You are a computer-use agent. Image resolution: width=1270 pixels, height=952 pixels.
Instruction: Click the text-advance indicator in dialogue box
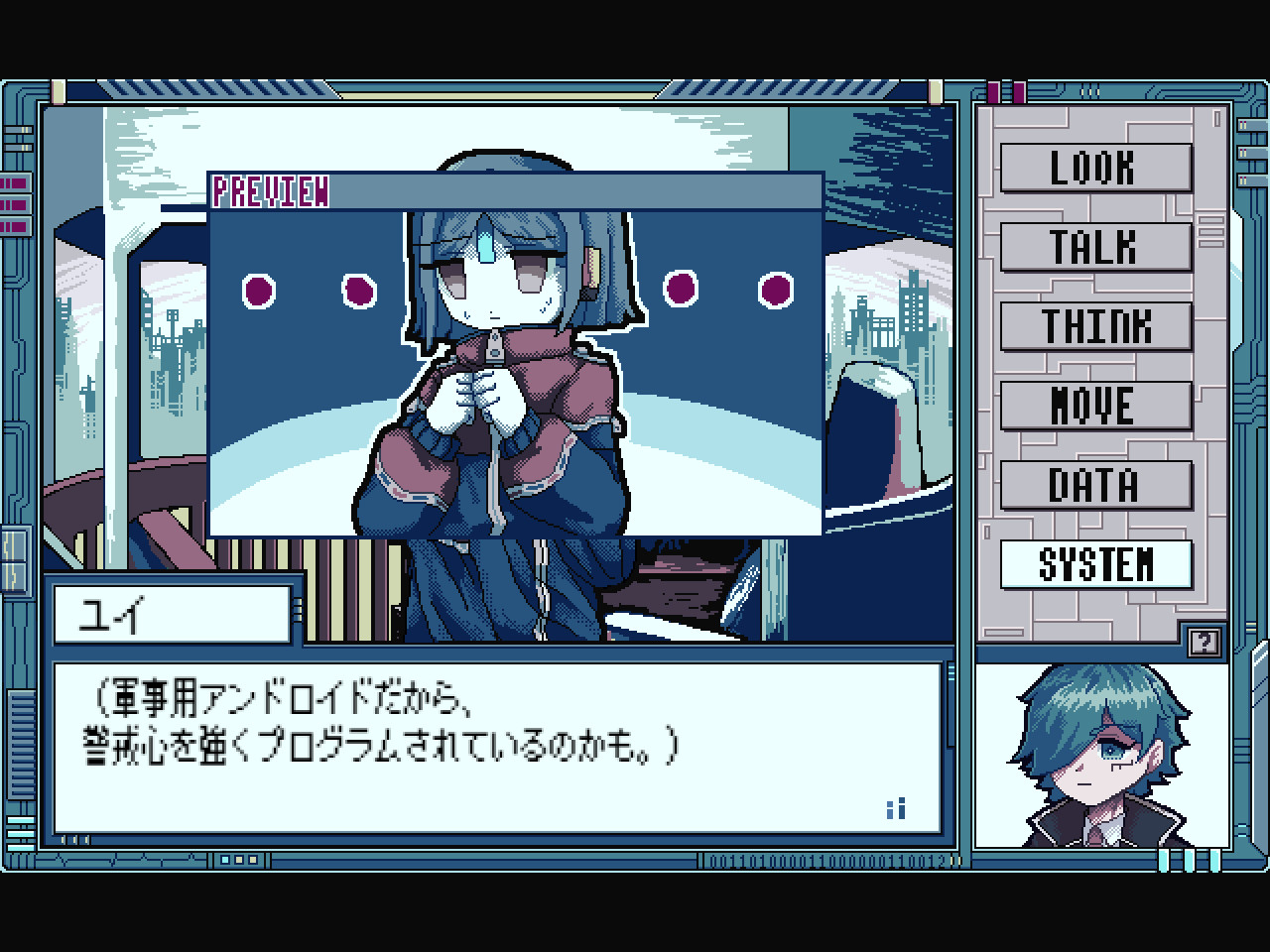pyautogui.click(x=894, y=809)
